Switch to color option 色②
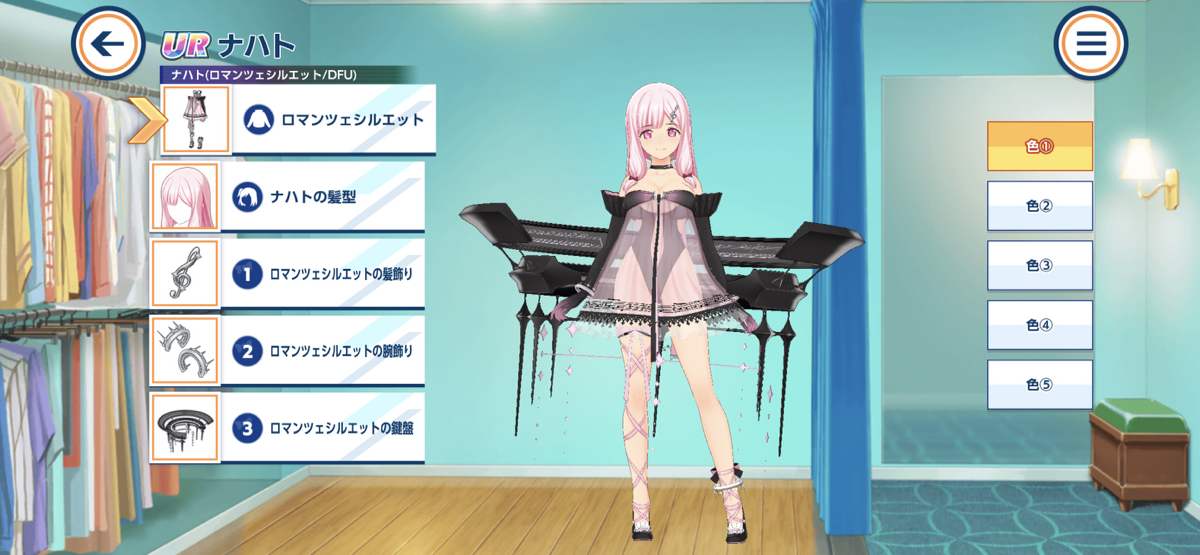This screenshot has width=1200, height=555. [x=1039, y=206]
